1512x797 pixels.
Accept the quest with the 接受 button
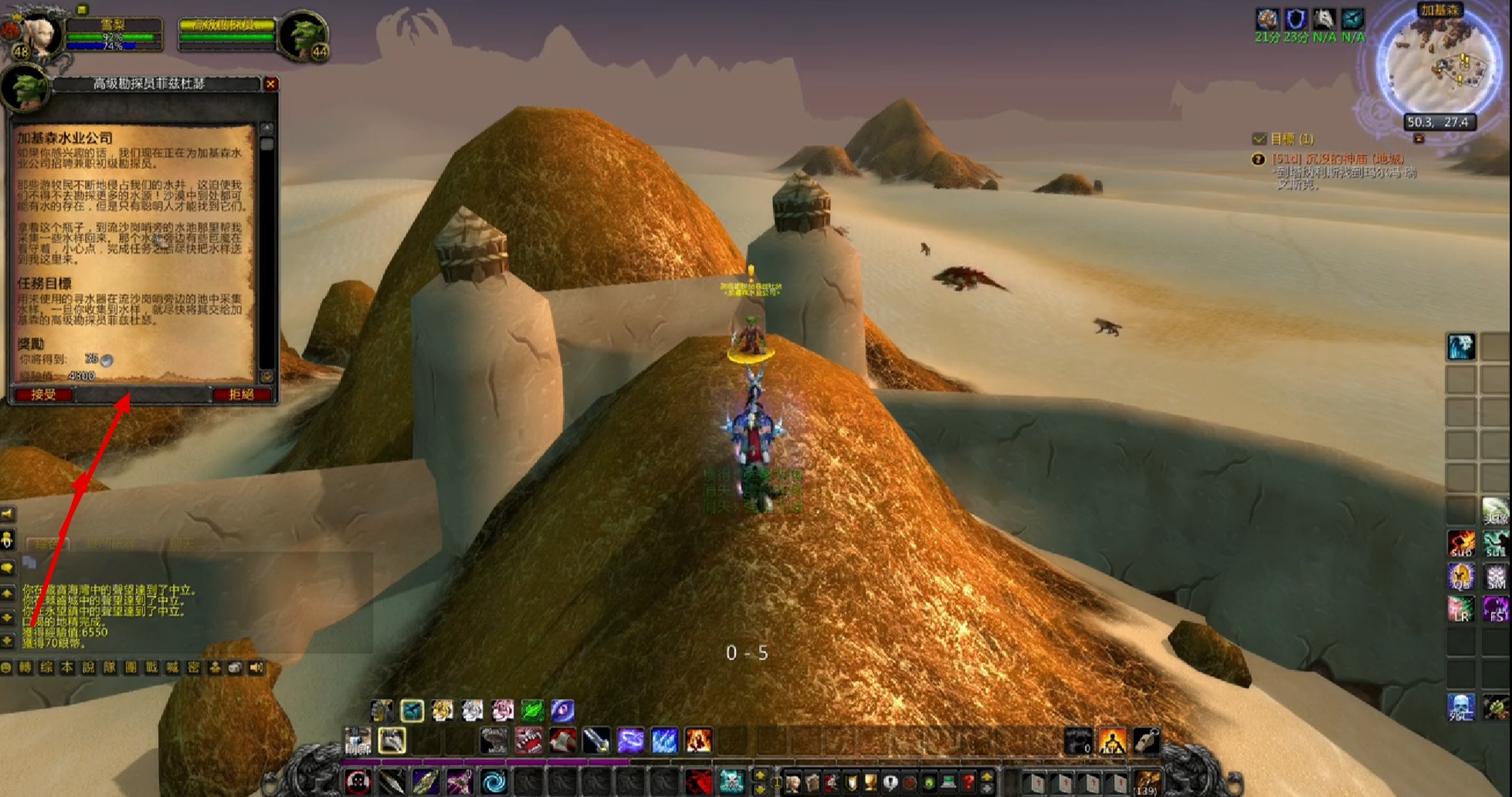click(43, 395)
